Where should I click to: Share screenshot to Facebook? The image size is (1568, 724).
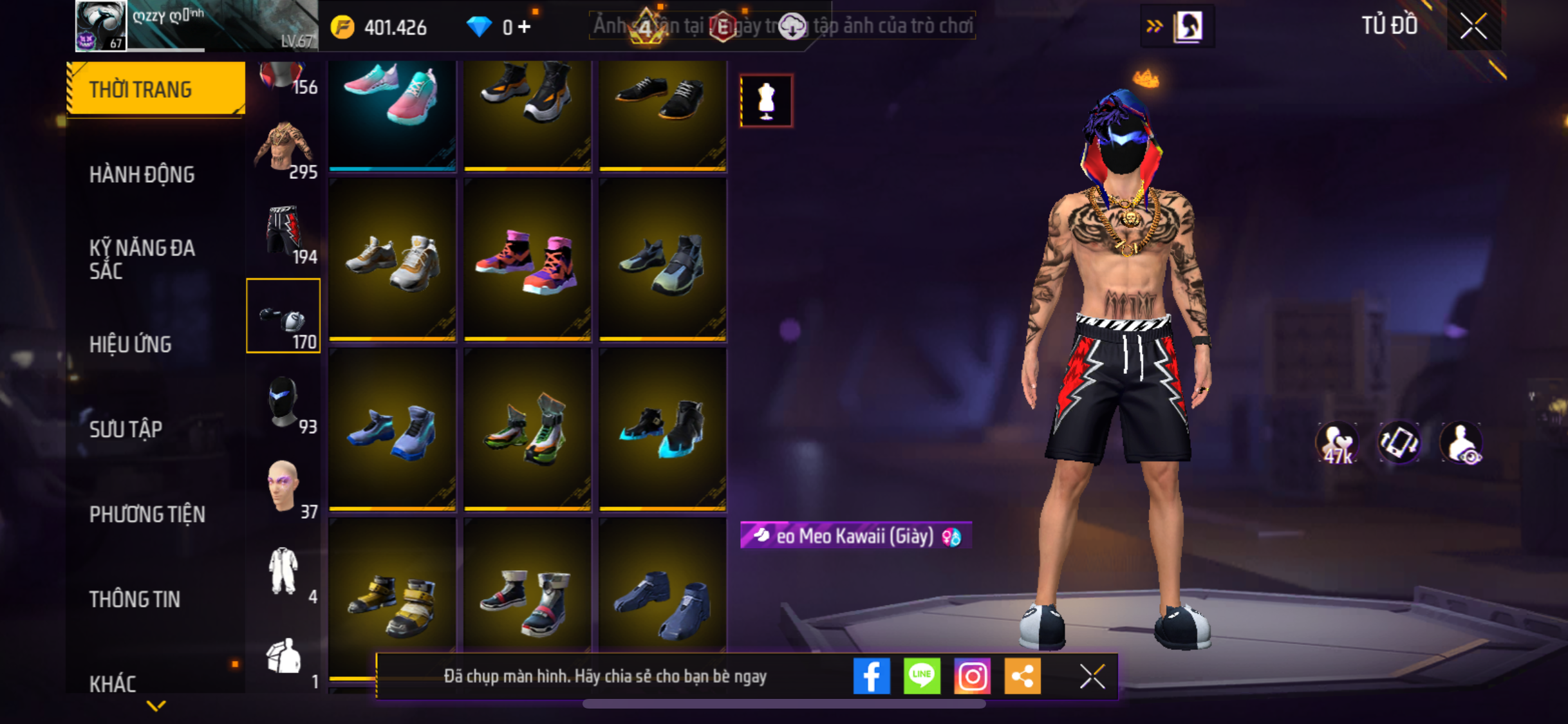point(872,676)
